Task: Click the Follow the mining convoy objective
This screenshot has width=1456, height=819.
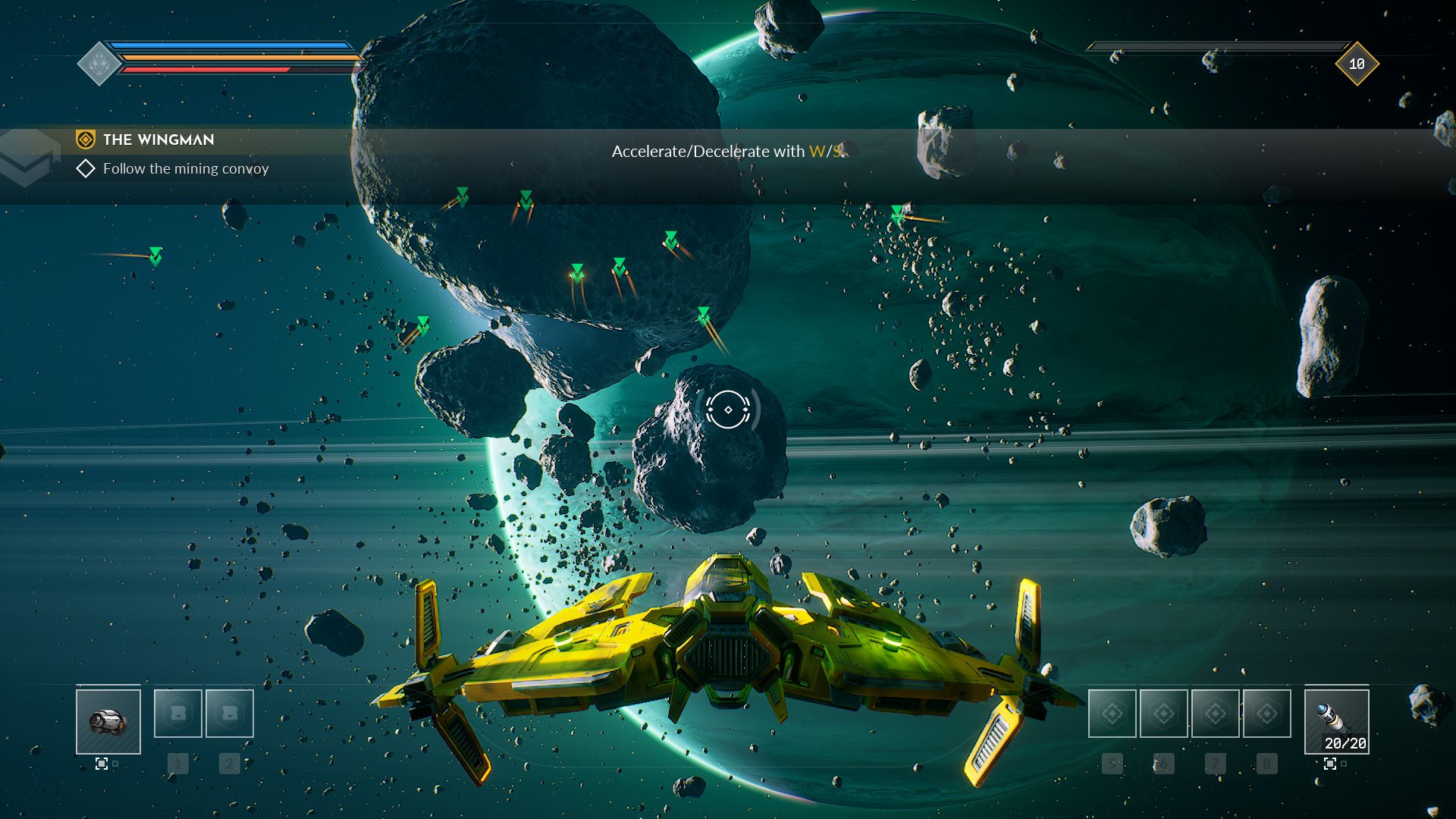Action: 185,168
